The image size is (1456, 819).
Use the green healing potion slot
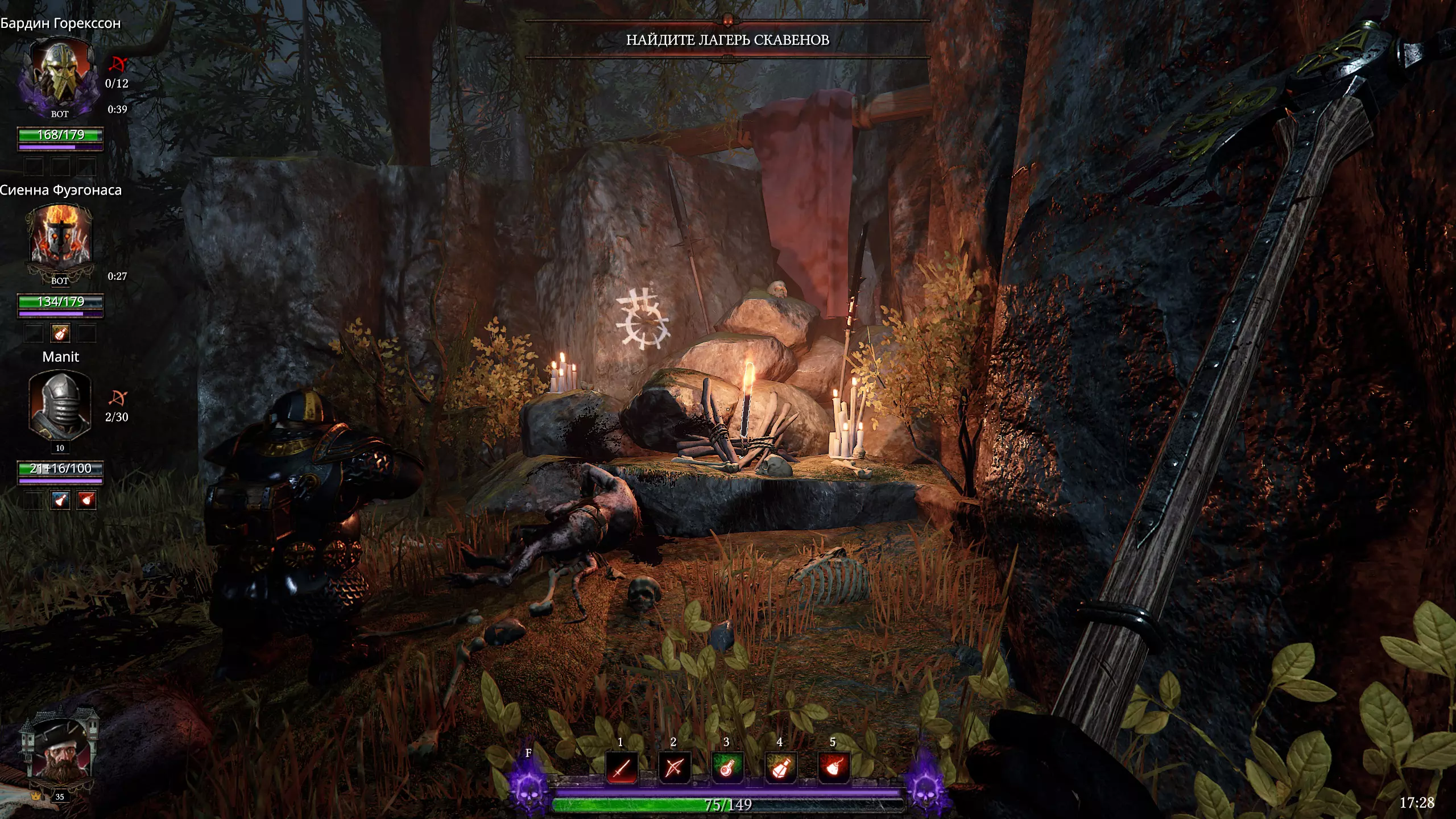pos(727,768)
